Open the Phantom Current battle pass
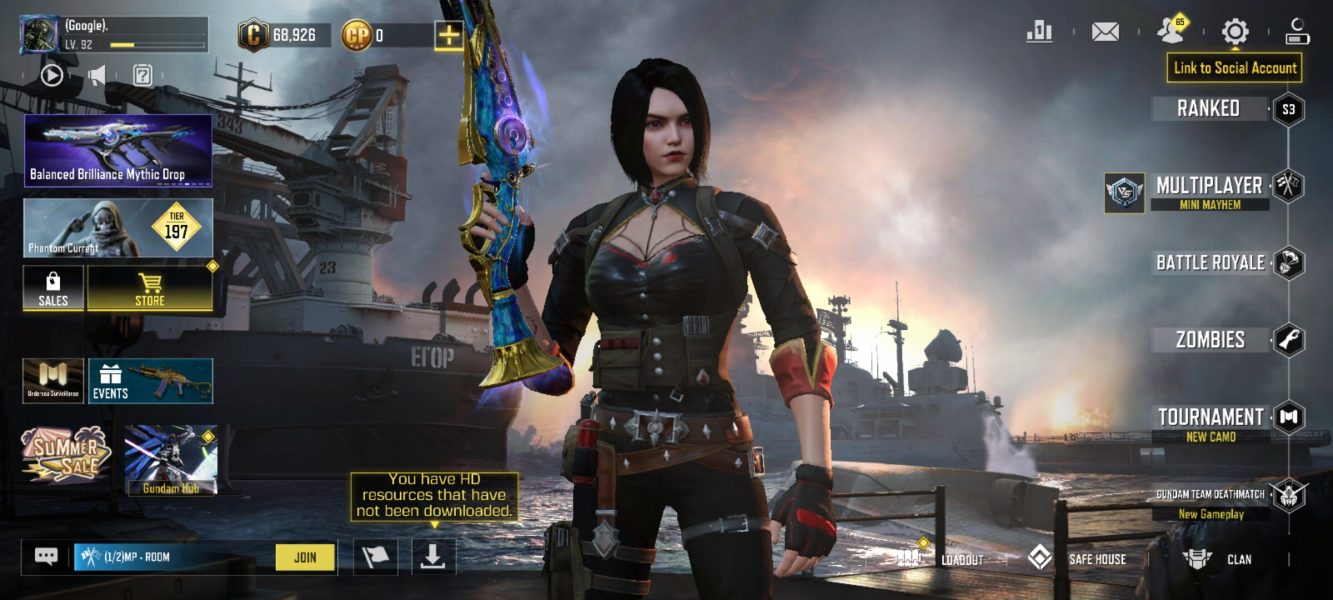Viewport: 1333px width, 600px height. point(118,228)
